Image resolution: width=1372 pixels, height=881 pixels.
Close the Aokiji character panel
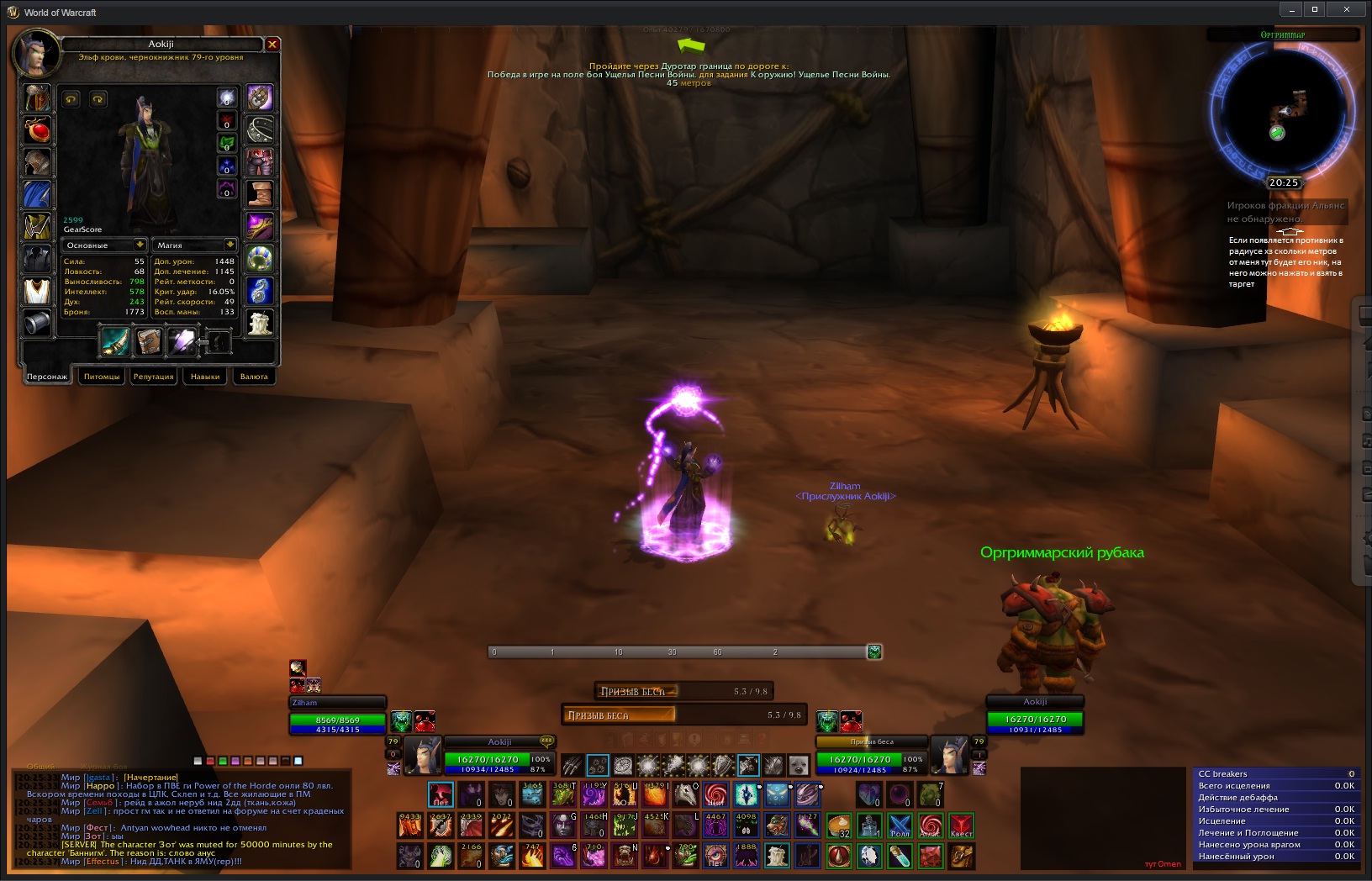tap(272, 44)
